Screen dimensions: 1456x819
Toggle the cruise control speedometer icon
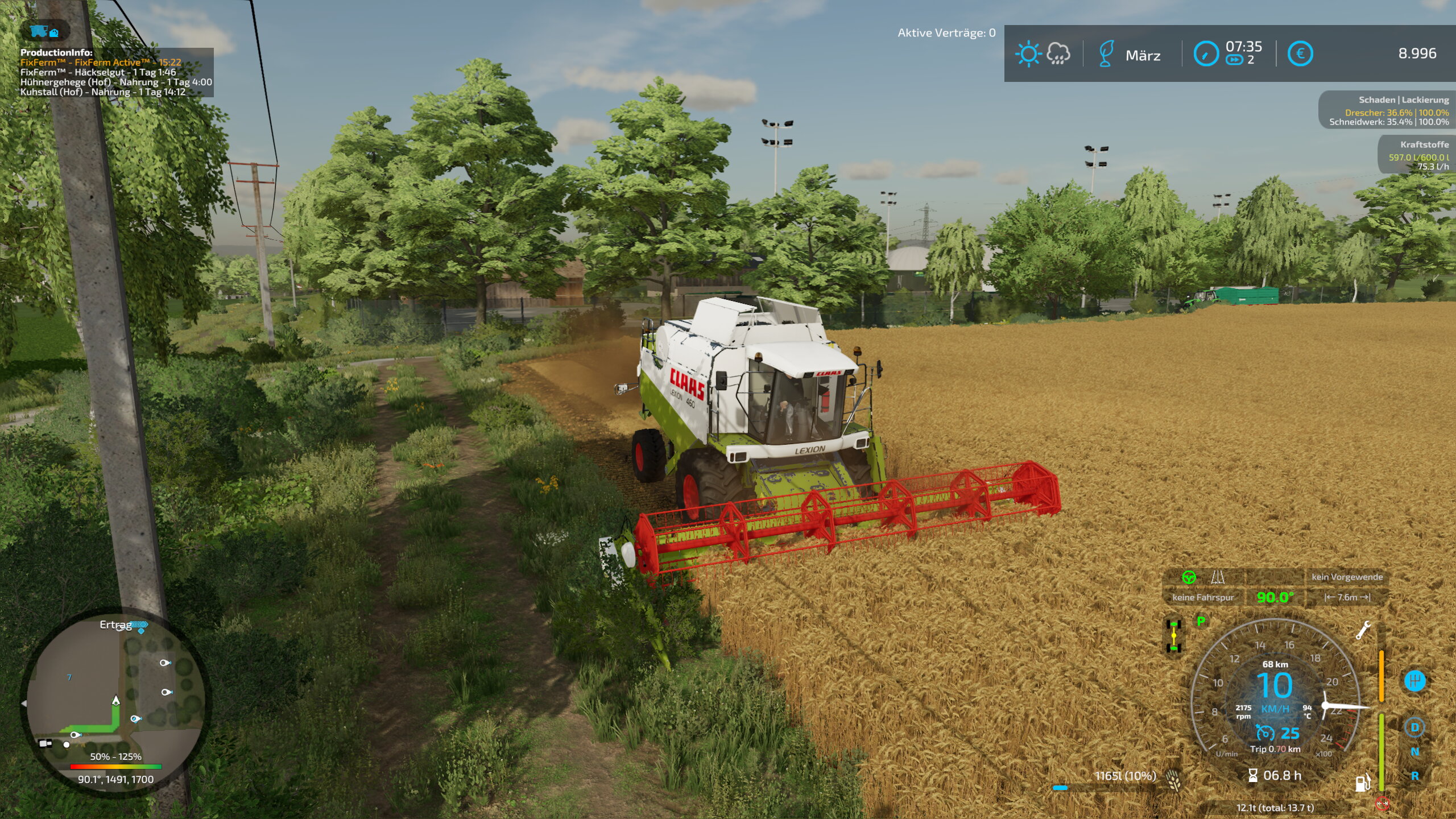pyautogui.click(x=1265, y=733)
